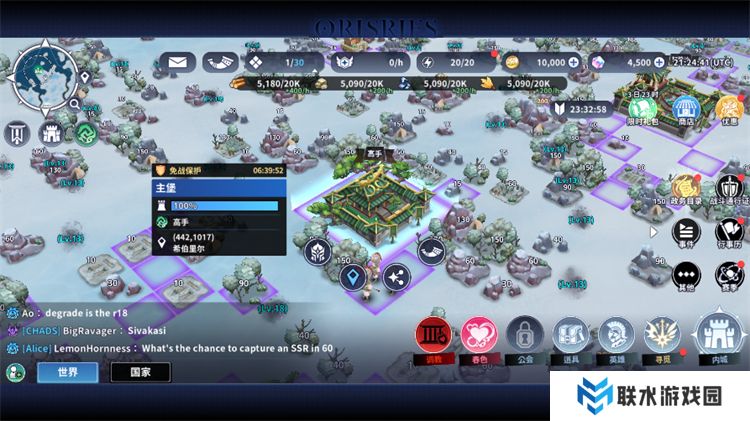Image resolution: width=750 pixels, height=421 pixels.
Task: Open the 其他 more options menu
Action: click(686, 275)
